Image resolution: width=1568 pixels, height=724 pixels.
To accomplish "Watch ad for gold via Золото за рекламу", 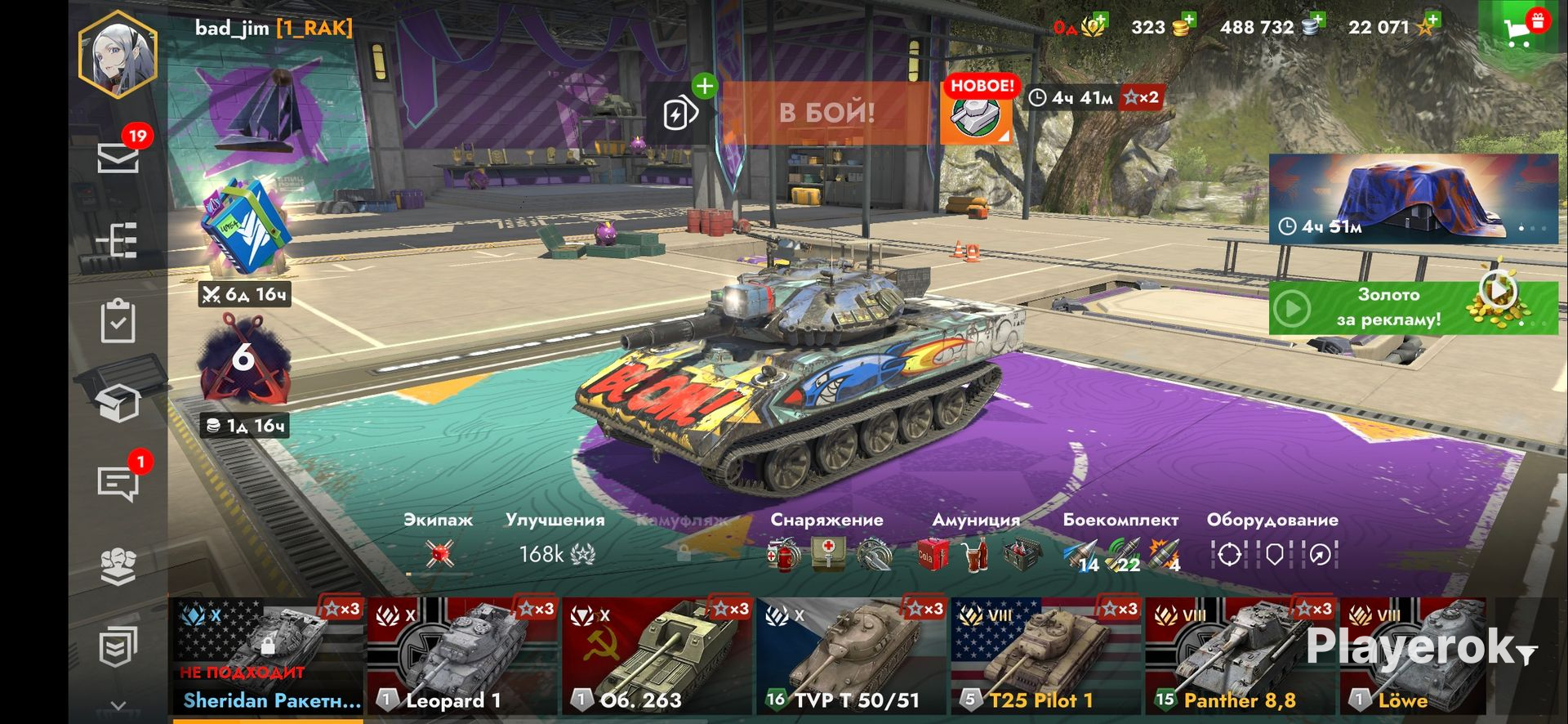I will tap(1413, 308).
